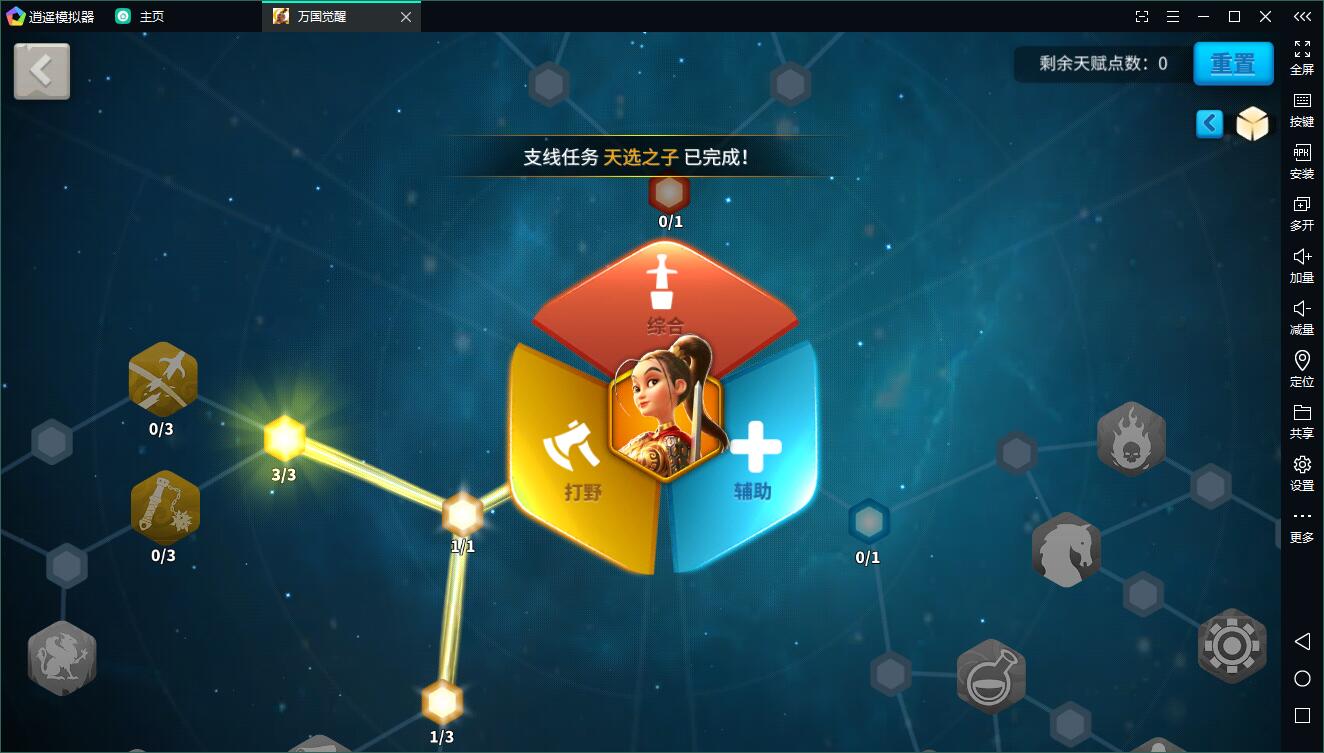
Task: Pick the flail weapon talent node
Action: click(165, 507)
